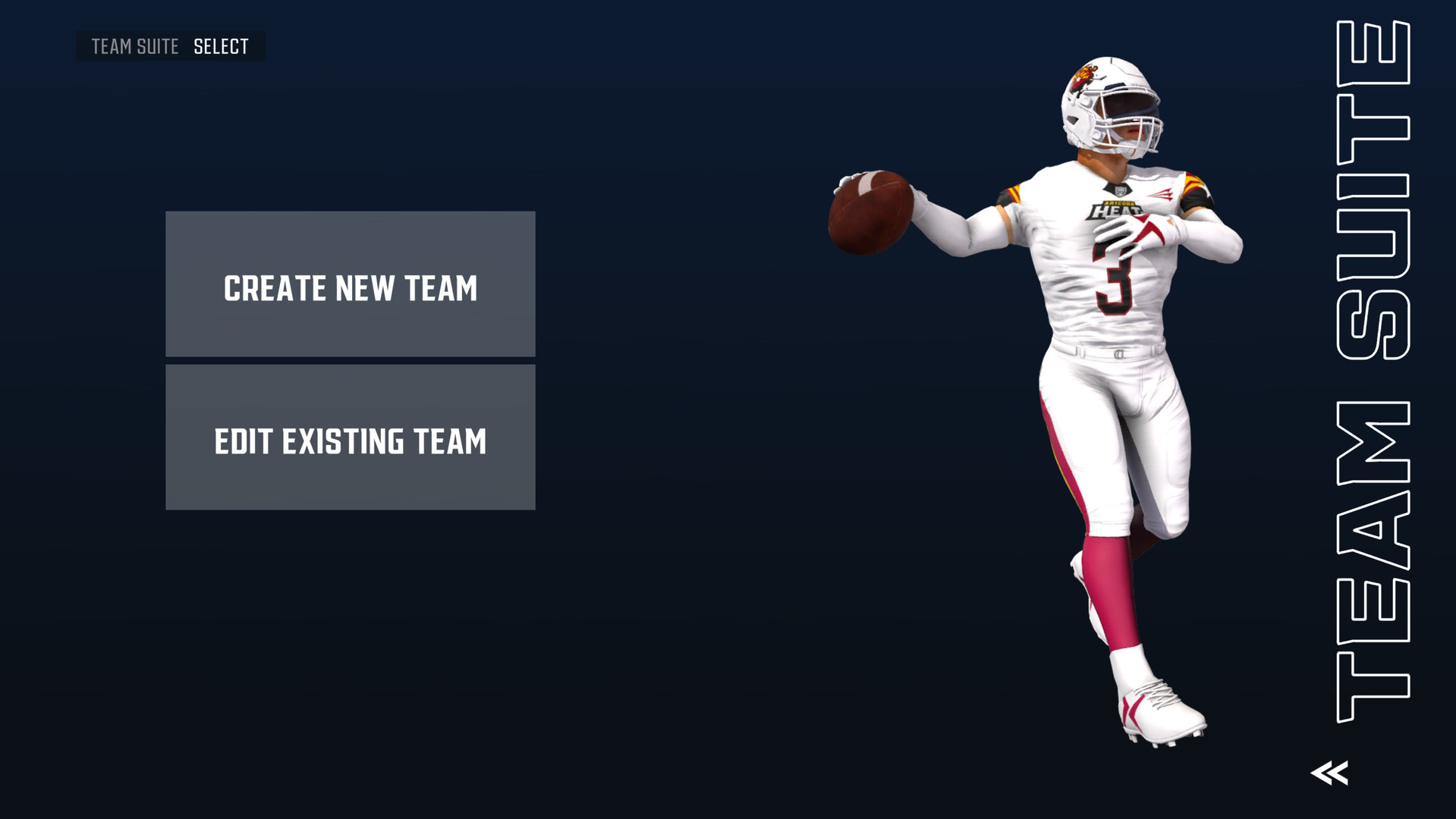Click the league shield emblem on the collar
Screen dimensions: 1456x819
coord(1121,190)
